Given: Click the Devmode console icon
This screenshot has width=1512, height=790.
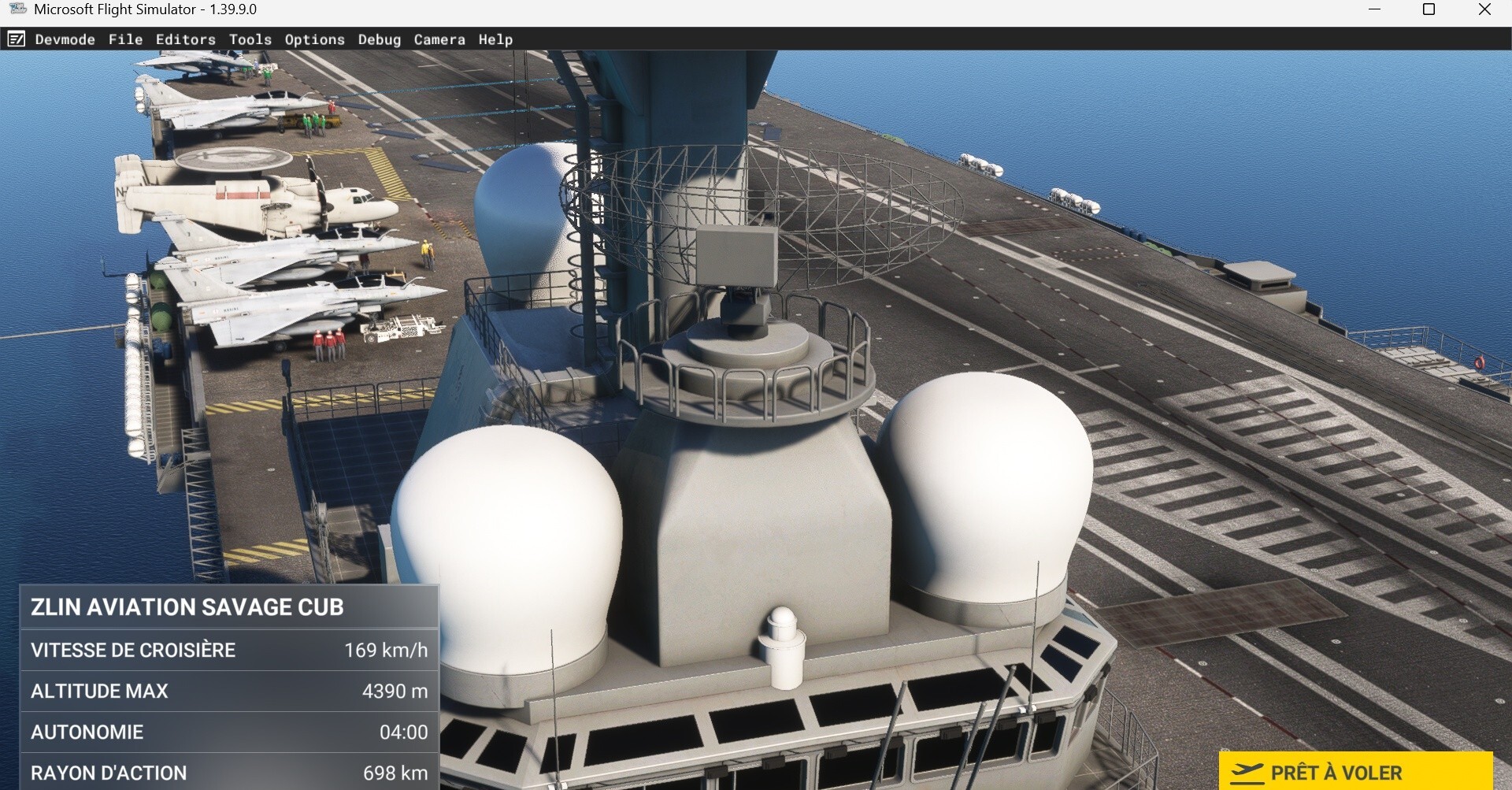Looking at the screenshot, I should (x=17, y=39).
